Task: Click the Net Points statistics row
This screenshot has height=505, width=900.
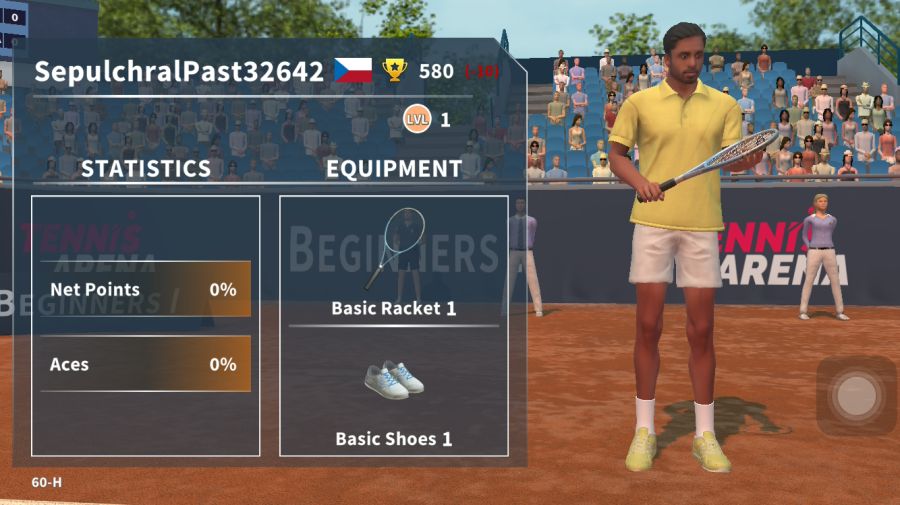Action: coord(146,290)
